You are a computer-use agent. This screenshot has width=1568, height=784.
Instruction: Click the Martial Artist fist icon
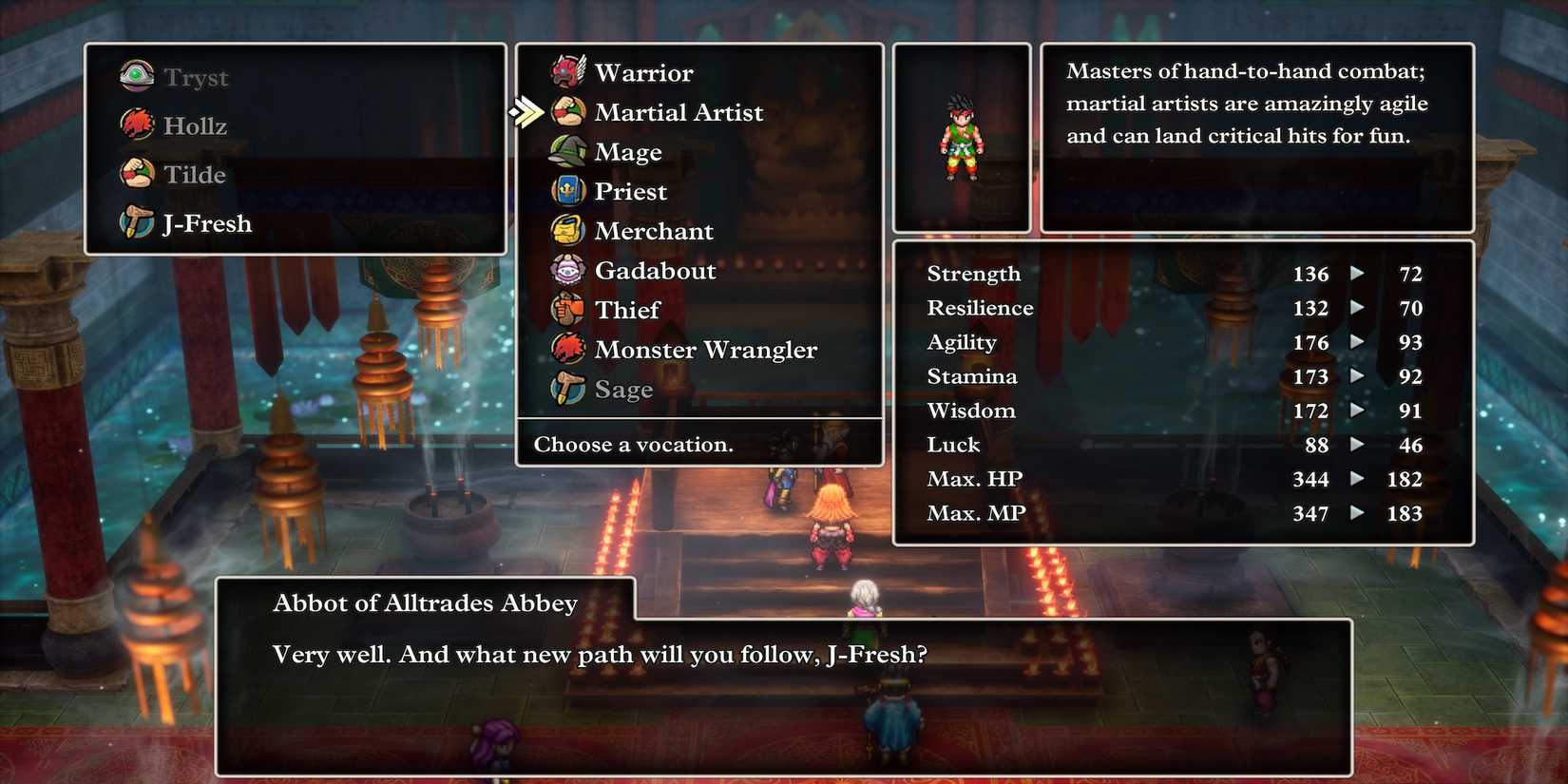pos(567,112)
